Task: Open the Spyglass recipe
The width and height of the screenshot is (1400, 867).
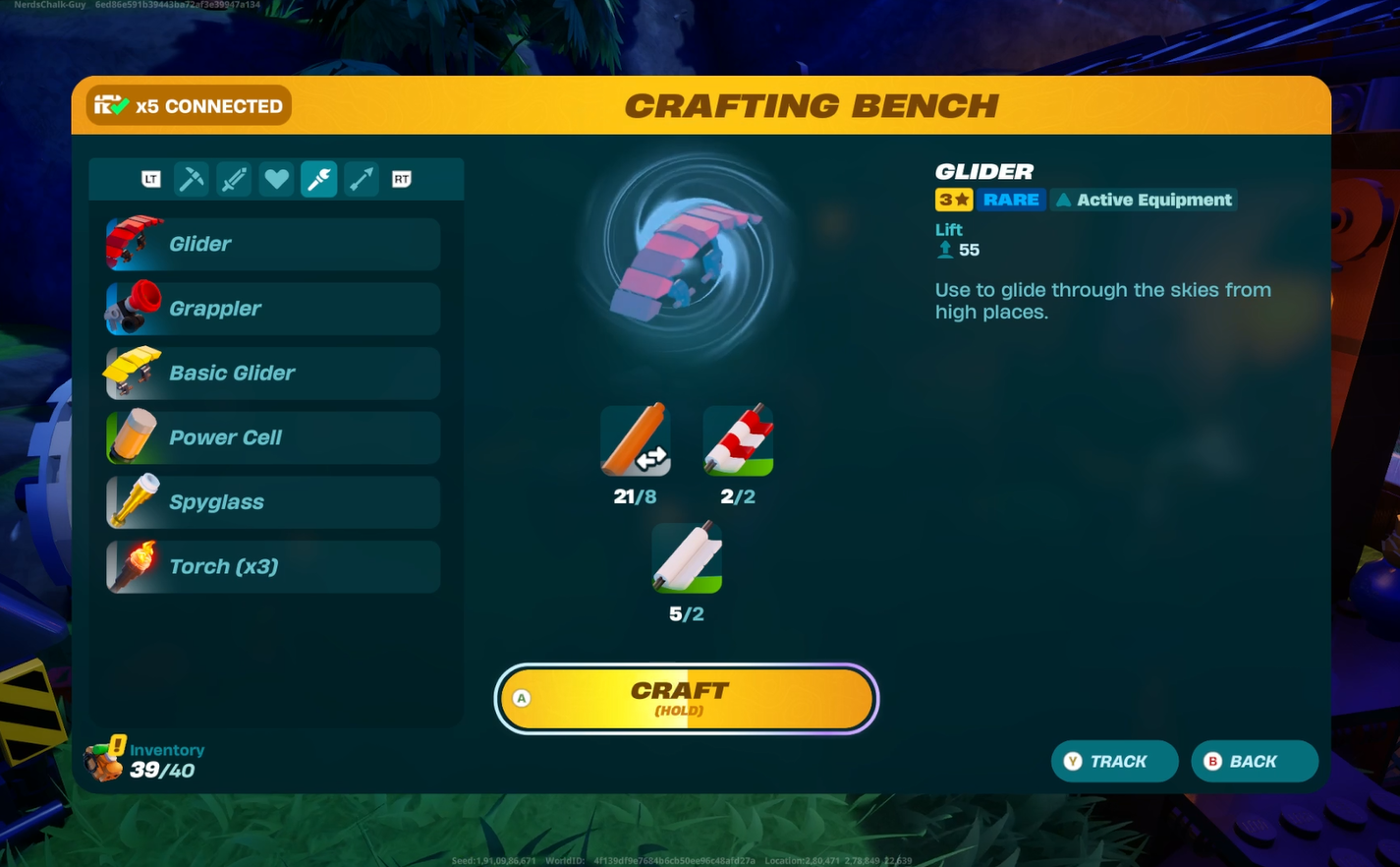Action: (x=273, y=502)
